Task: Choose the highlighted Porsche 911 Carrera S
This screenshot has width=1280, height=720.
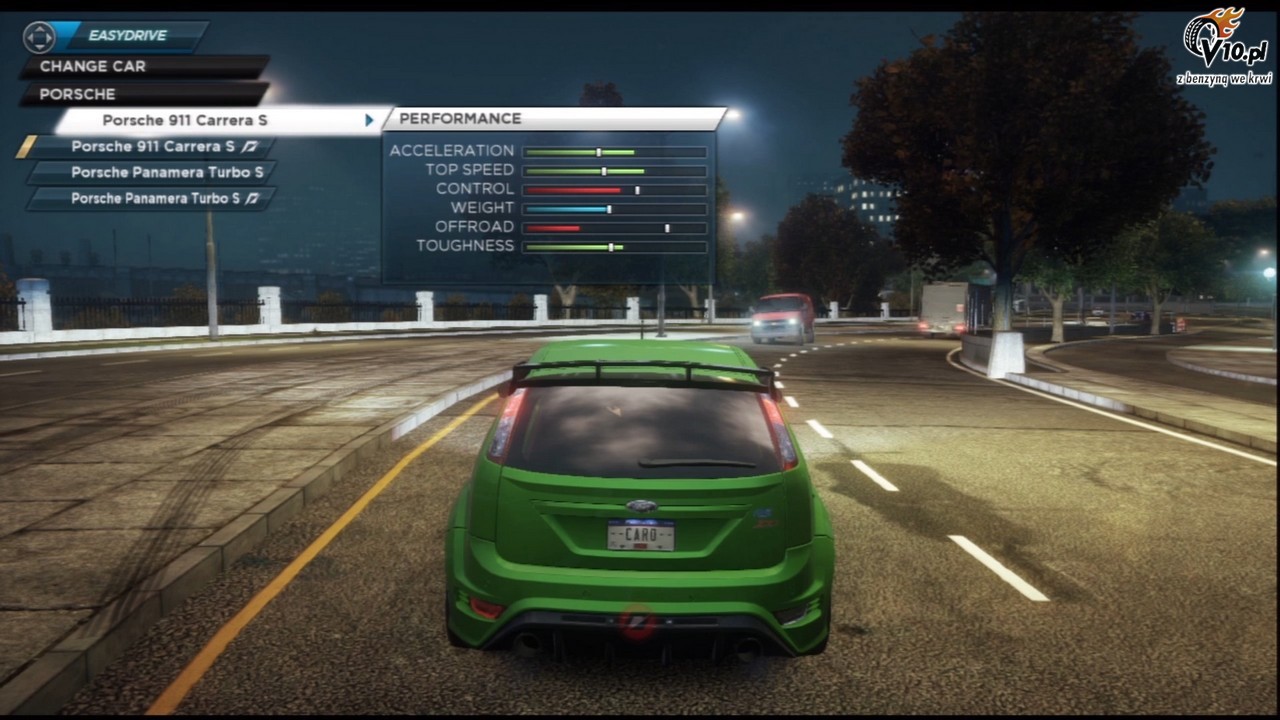Action: point(185,120)
